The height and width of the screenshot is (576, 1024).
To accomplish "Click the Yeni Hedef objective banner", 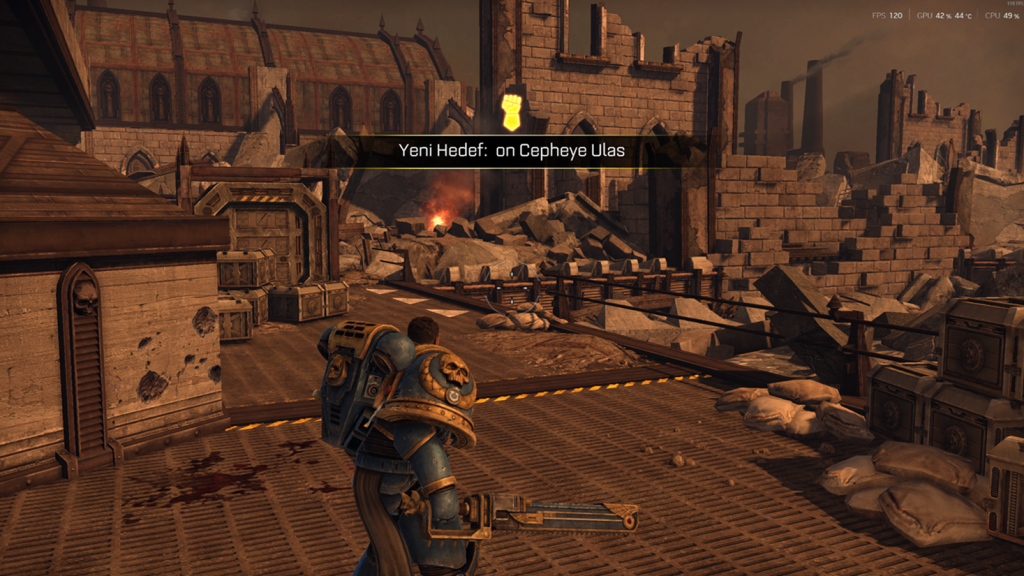I will [511, 152].
